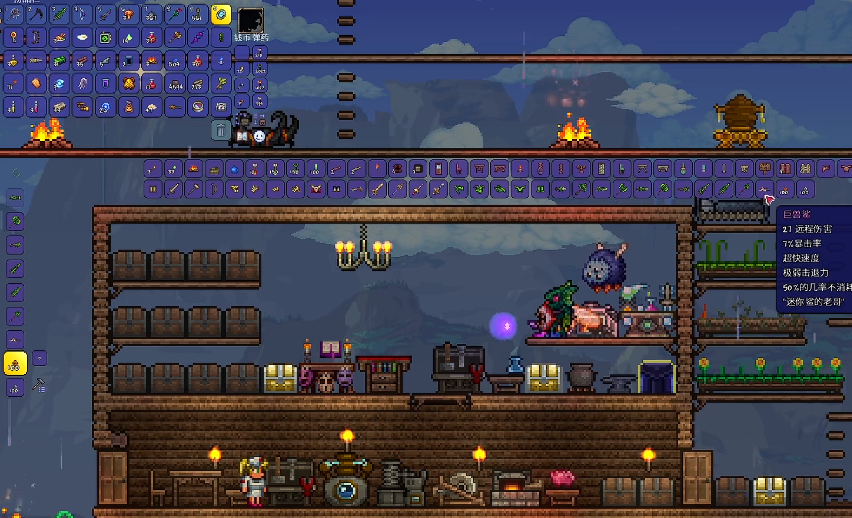
Task: Select the campfire item in the inventory
Action: coord(152,60)
